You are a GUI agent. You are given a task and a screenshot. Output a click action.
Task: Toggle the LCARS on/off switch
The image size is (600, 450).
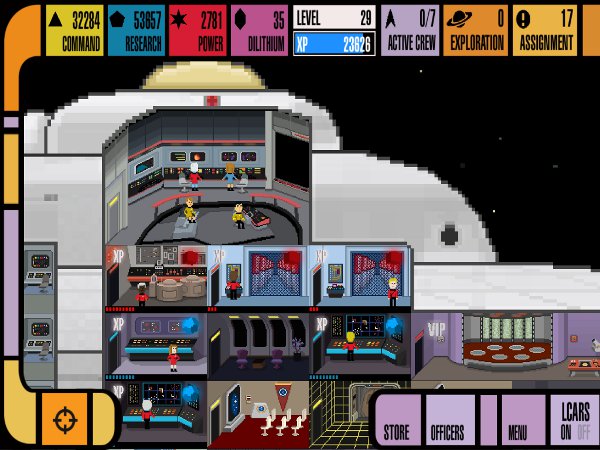pyautogui.click(x=574, y=420)
